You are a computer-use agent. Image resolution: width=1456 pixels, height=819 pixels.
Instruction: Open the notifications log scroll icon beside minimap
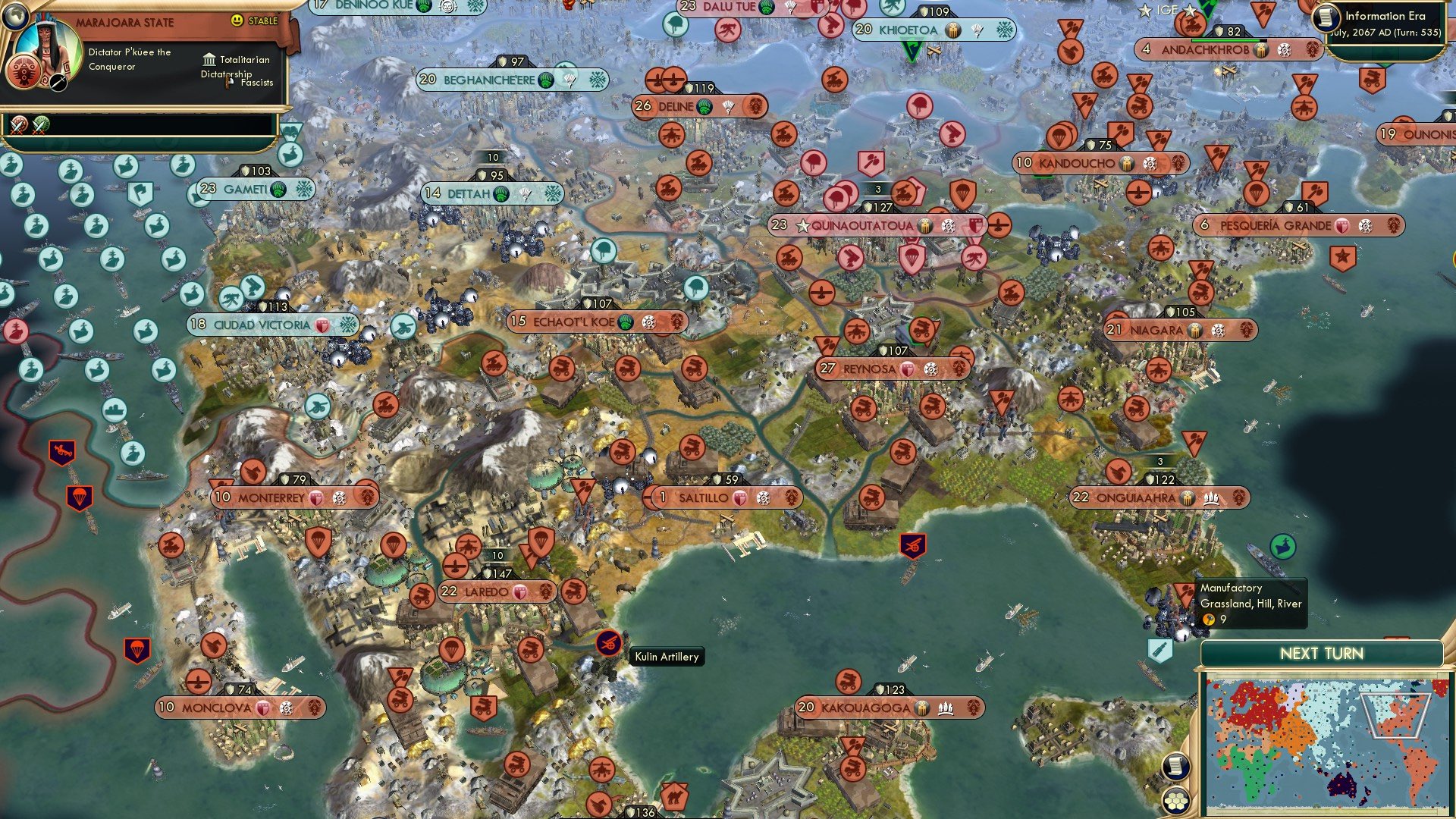1175,767
